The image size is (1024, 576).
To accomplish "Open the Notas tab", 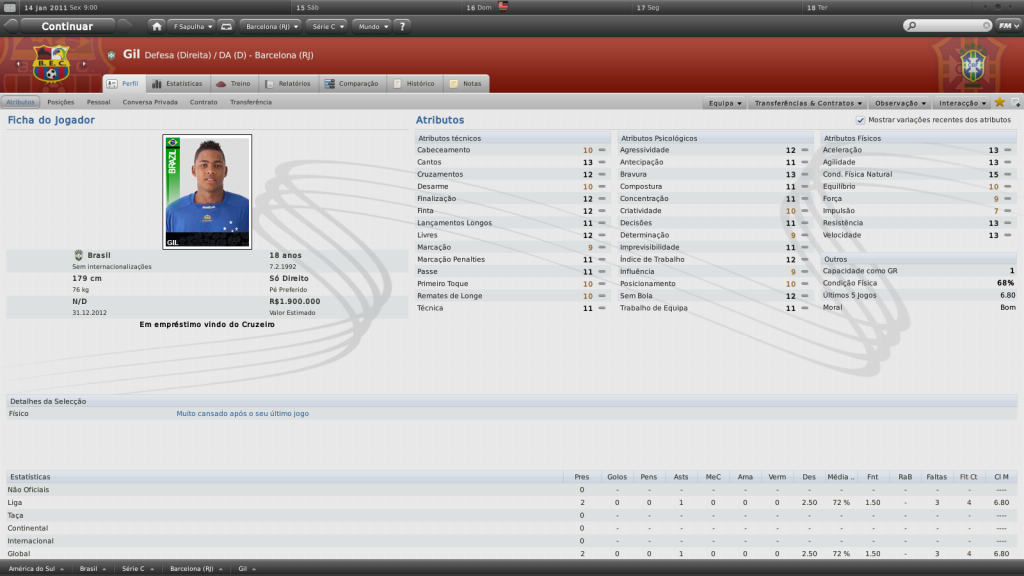I will (467, 84).
